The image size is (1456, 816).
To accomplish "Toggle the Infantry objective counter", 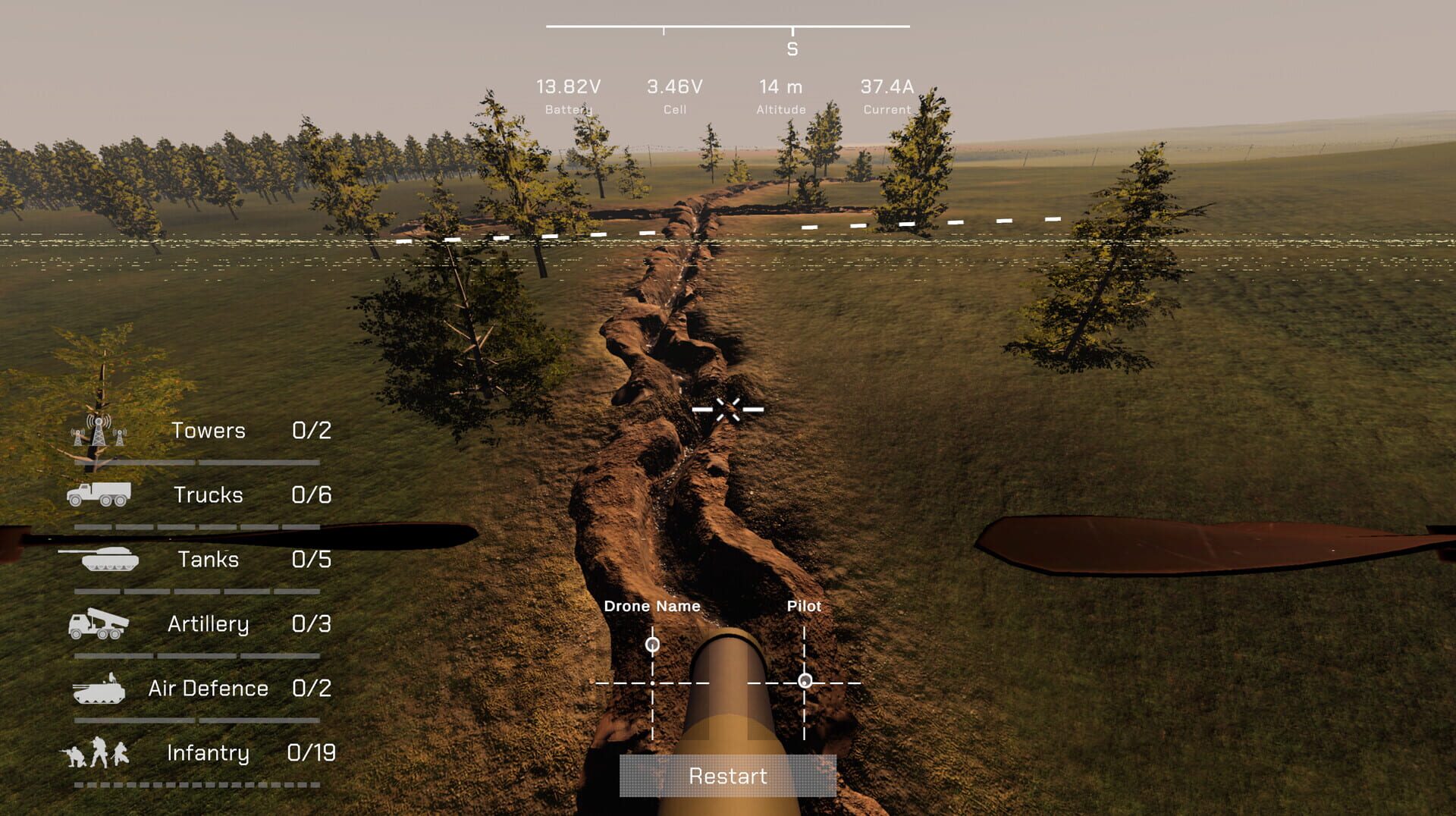I will point(209,754).
